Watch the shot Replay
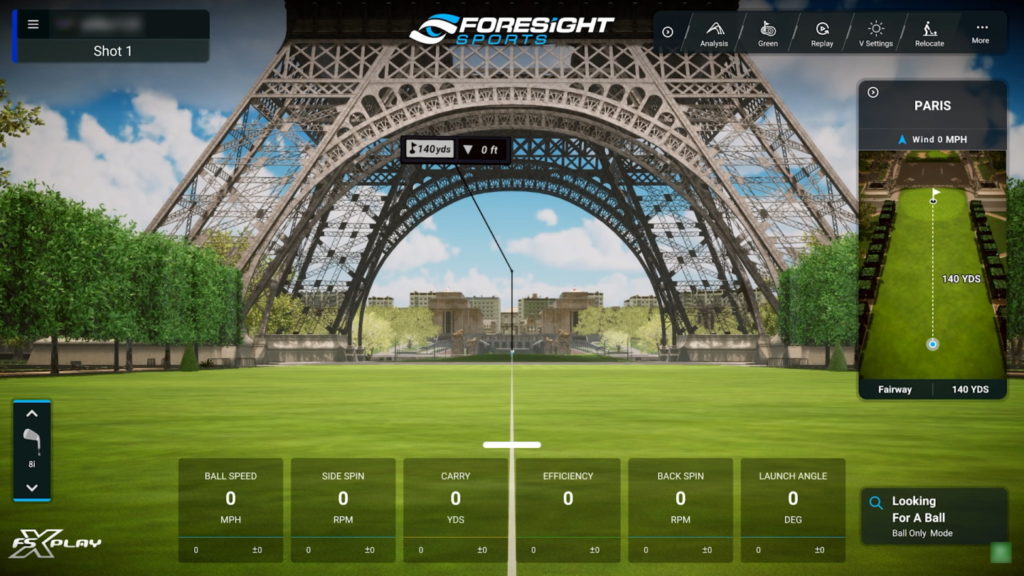The width and height of the screenshot is (1024, 576). click(x=822, y=34)
